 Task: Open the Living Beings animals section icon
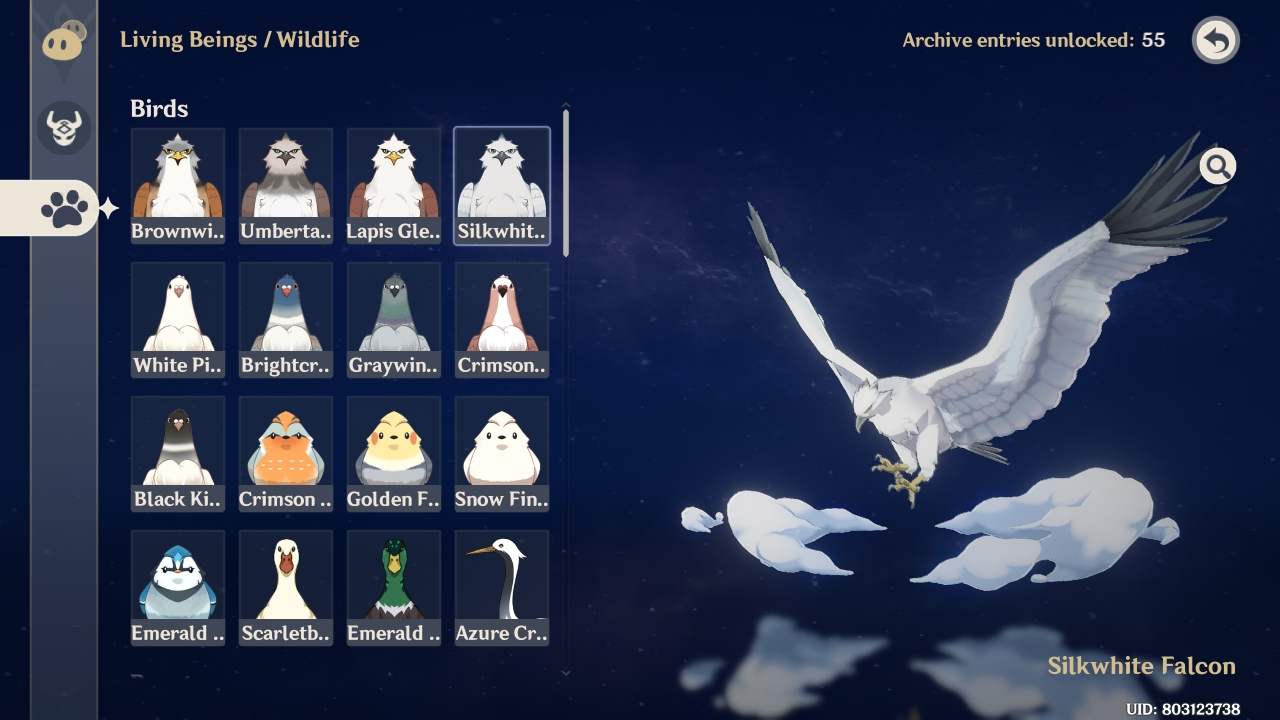[x=62, y=42]
